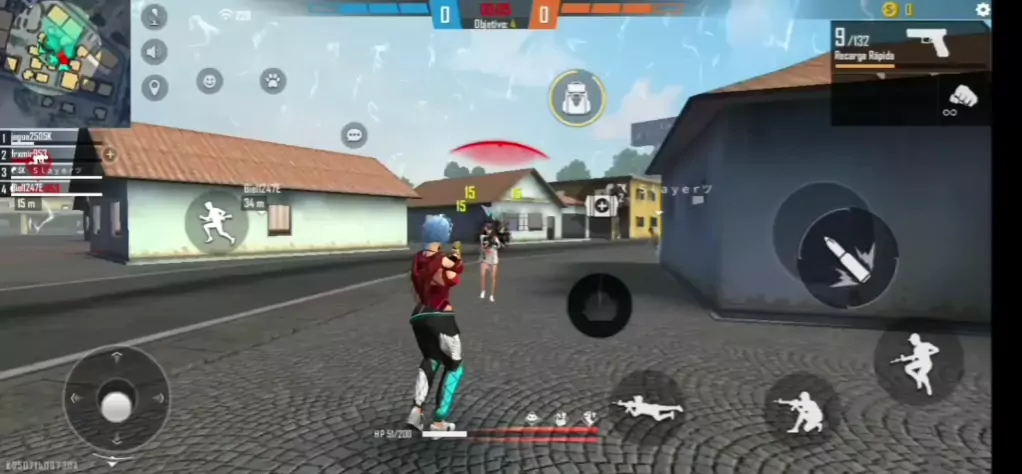
Task: Toggle the speaker sound icon
Action: tap(154, 52)
